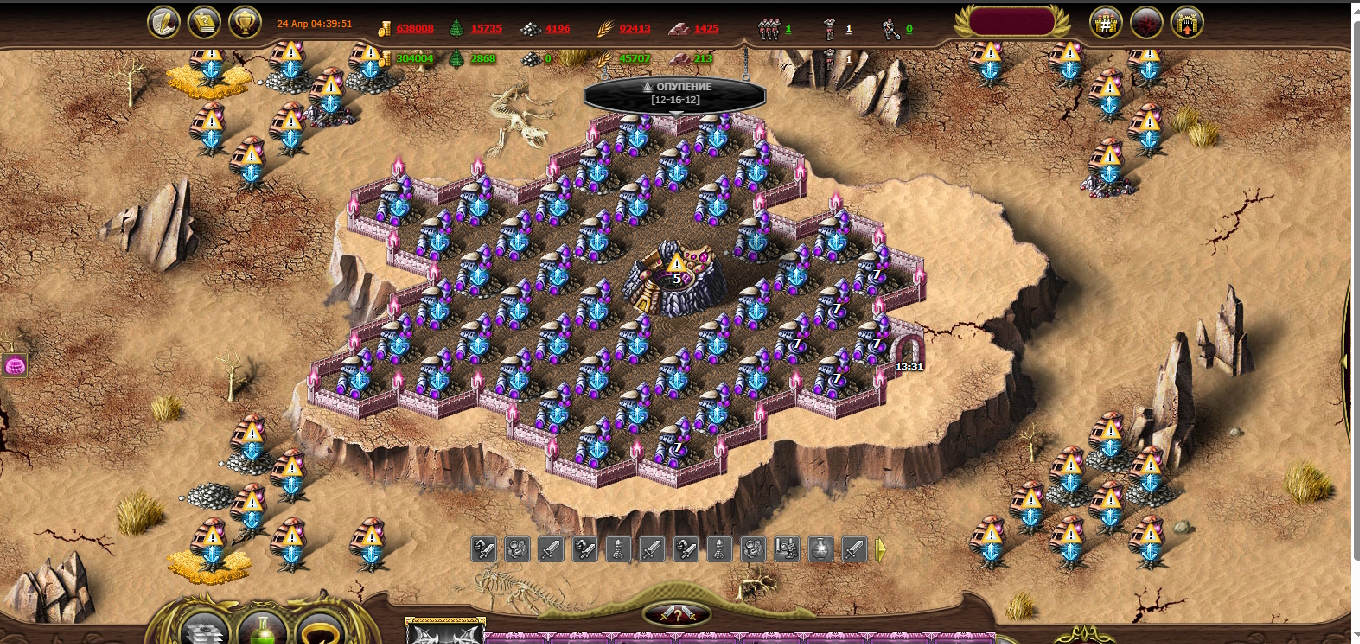The width and height of the screenshot is (1360, 644).
Task: Select the potion flask icon in queue bar
Action: 821,548
